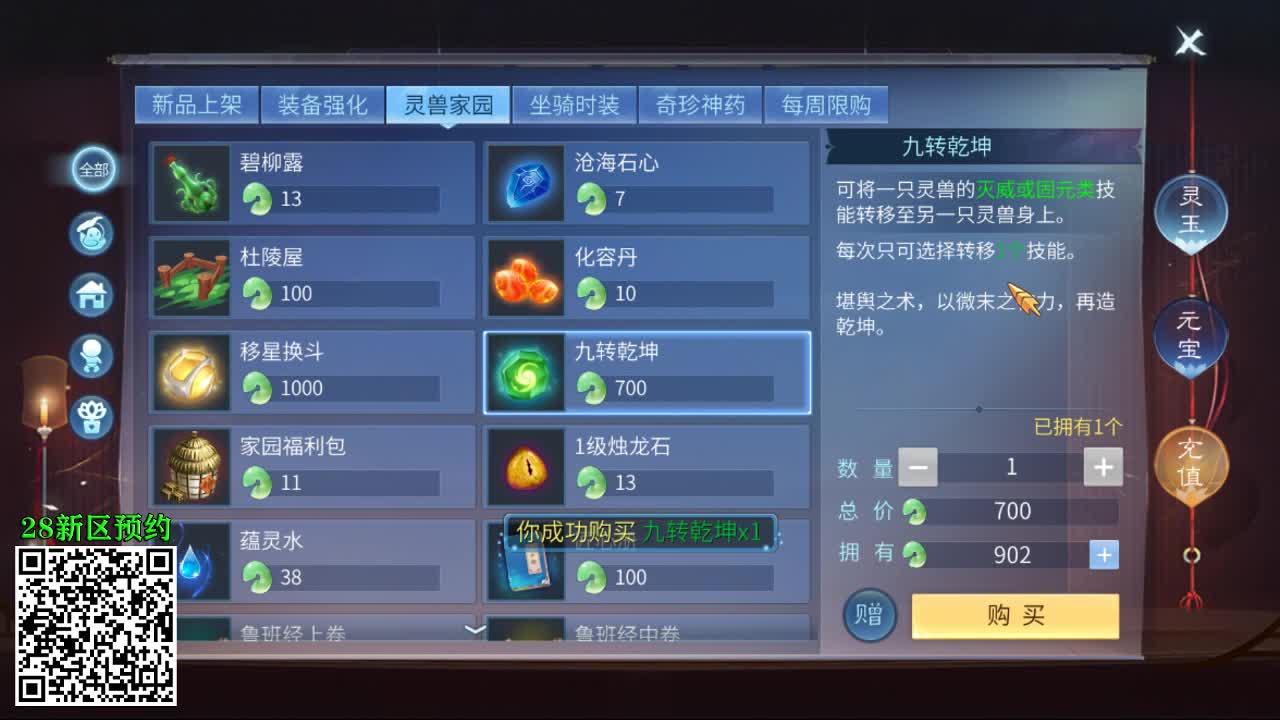Select the 移星换斗 item icon
Image resolution: width=1280 pixels, height=720 pixels.
click(x=191, y=372)
